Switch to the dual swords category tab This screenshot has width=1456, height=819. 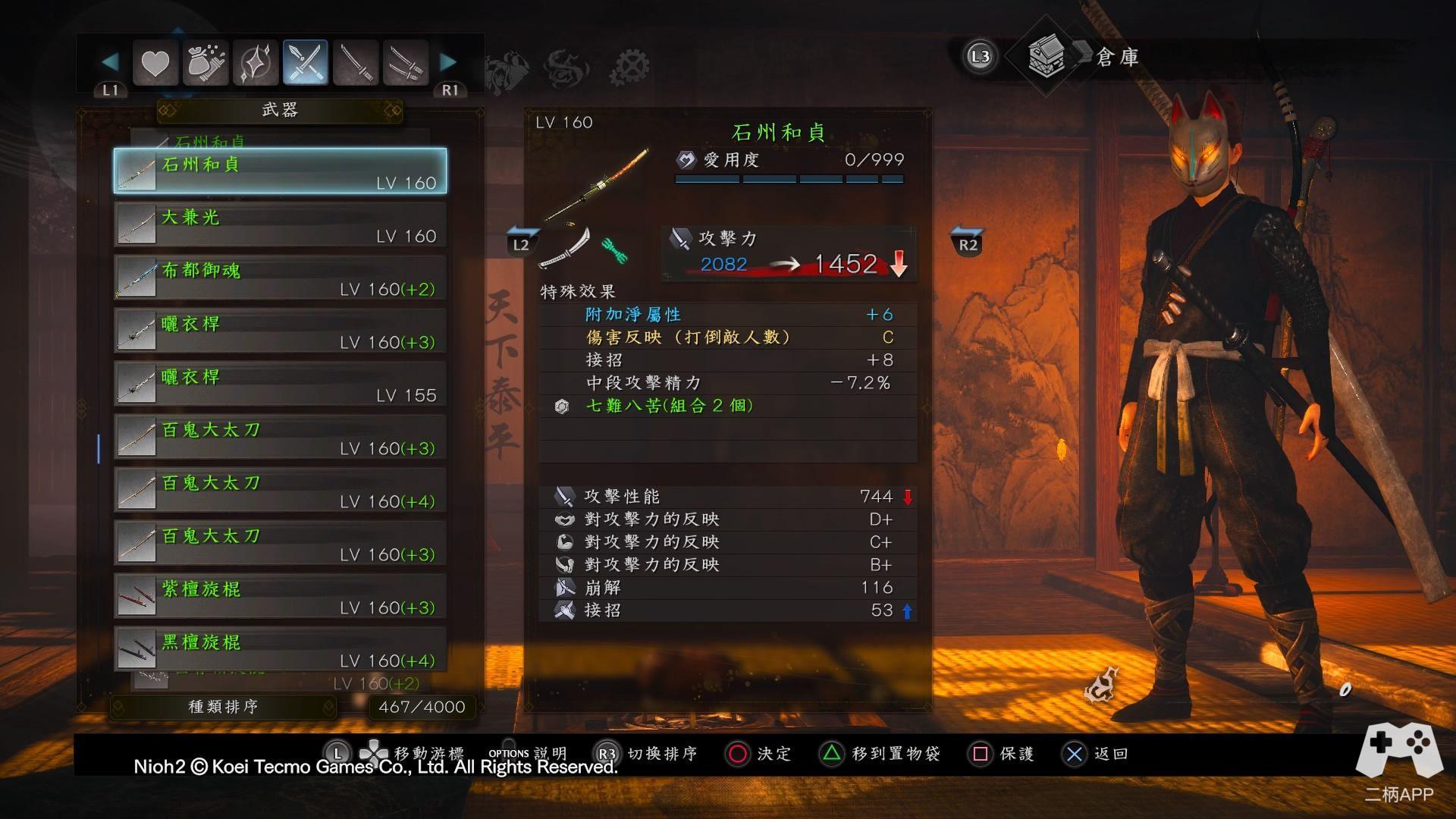coord(405,63)
